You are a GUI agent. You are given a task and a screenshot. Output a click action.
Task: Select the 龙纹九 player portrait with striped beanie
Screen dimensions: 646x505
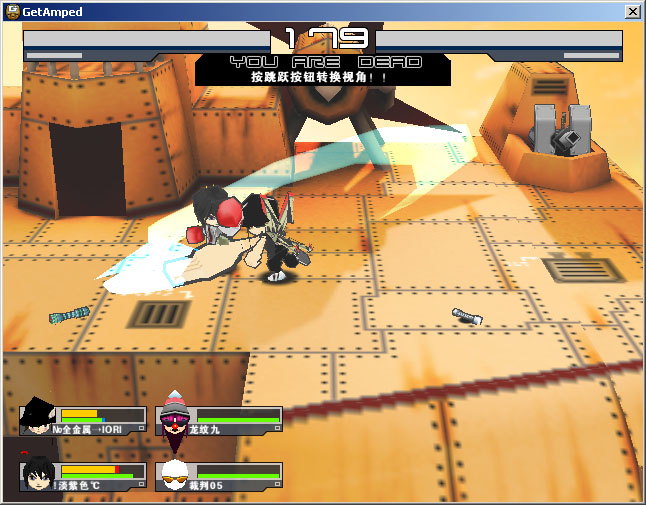(x=174, y=418)
